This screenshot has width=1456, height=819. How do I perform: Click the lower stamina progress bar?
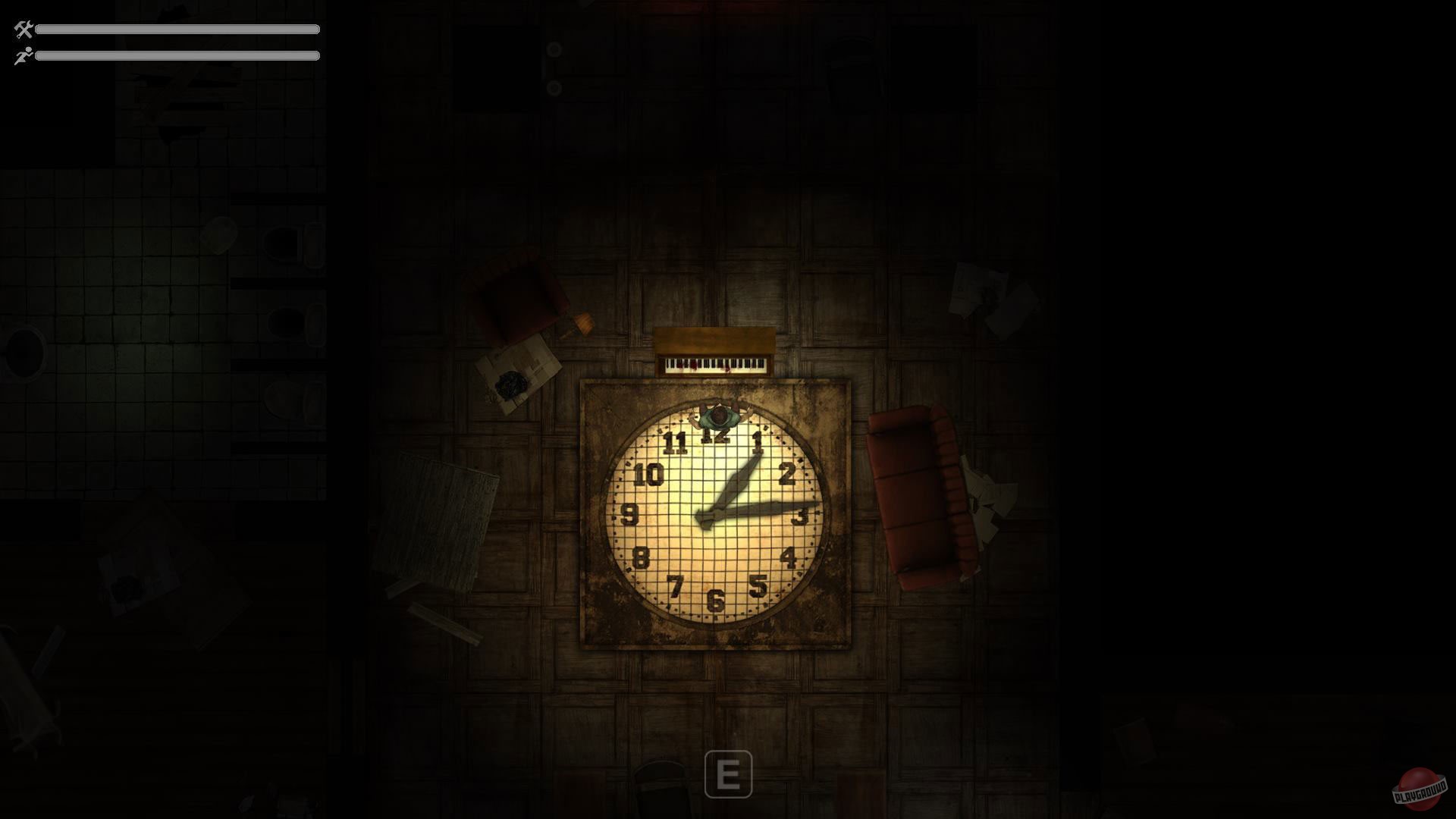click(178, 55)
